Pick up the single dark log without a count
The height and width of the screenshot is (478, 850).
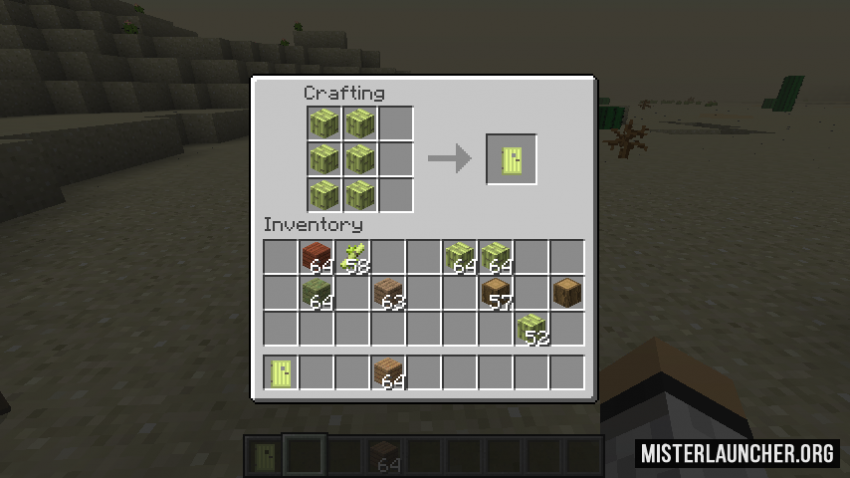click(x=567, y=293)
